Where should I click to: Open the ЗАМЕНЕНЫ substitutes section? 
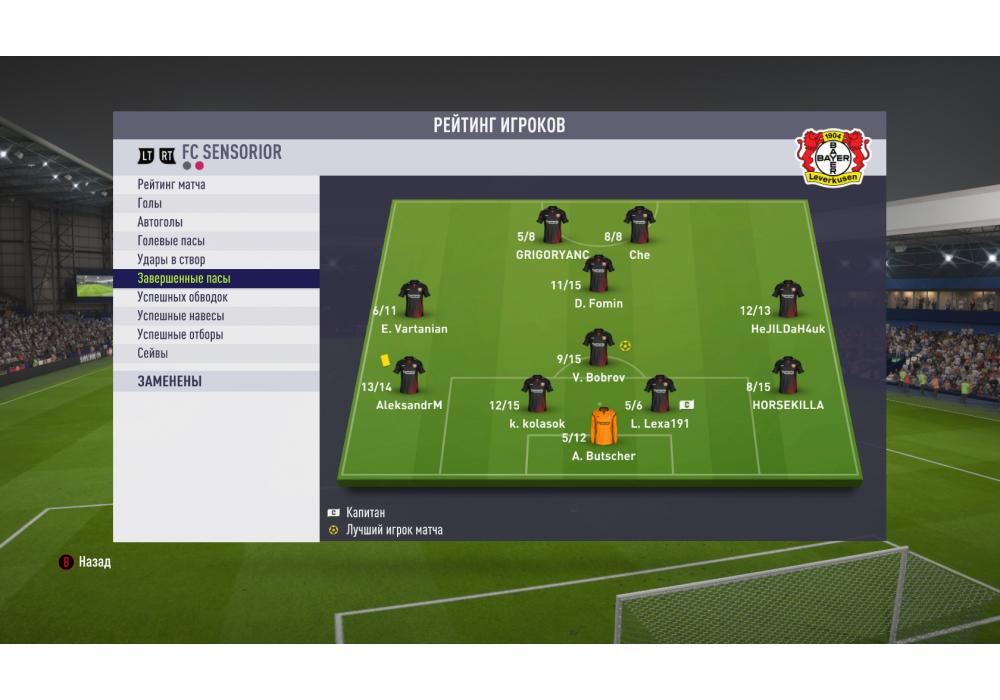(170, 381)
